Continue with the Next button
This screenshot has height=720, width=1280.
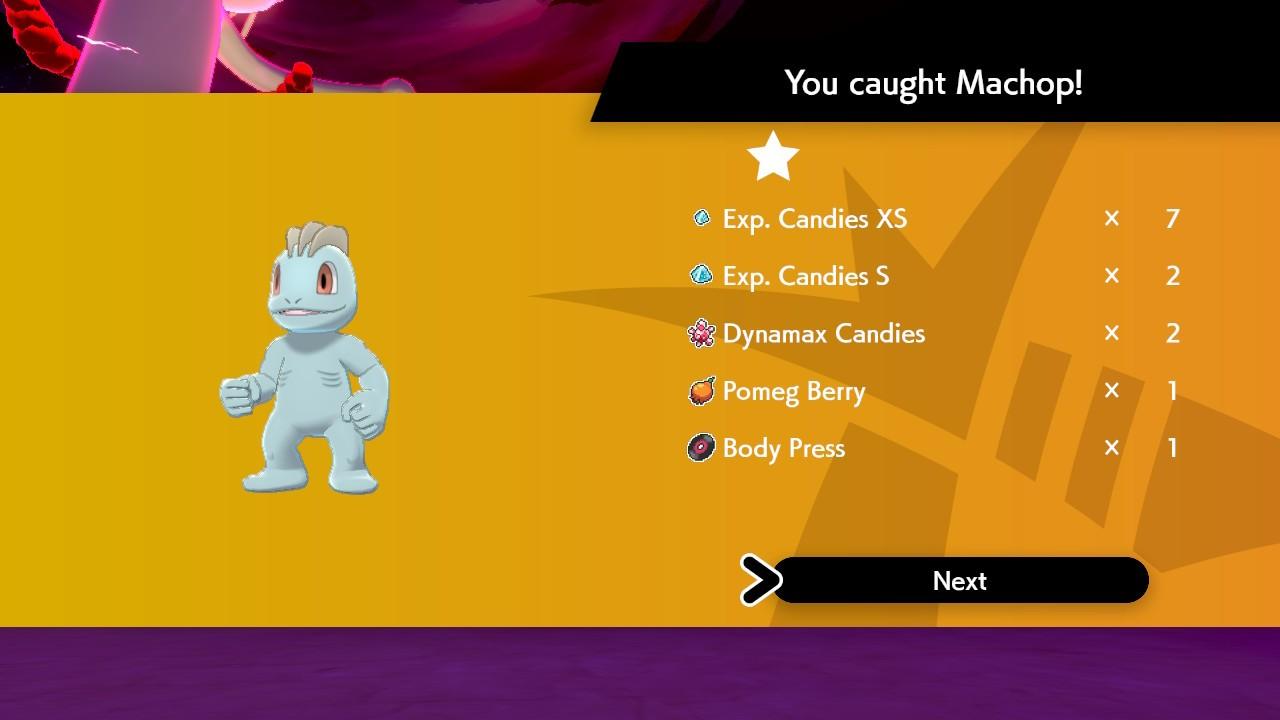click(959, 581)
